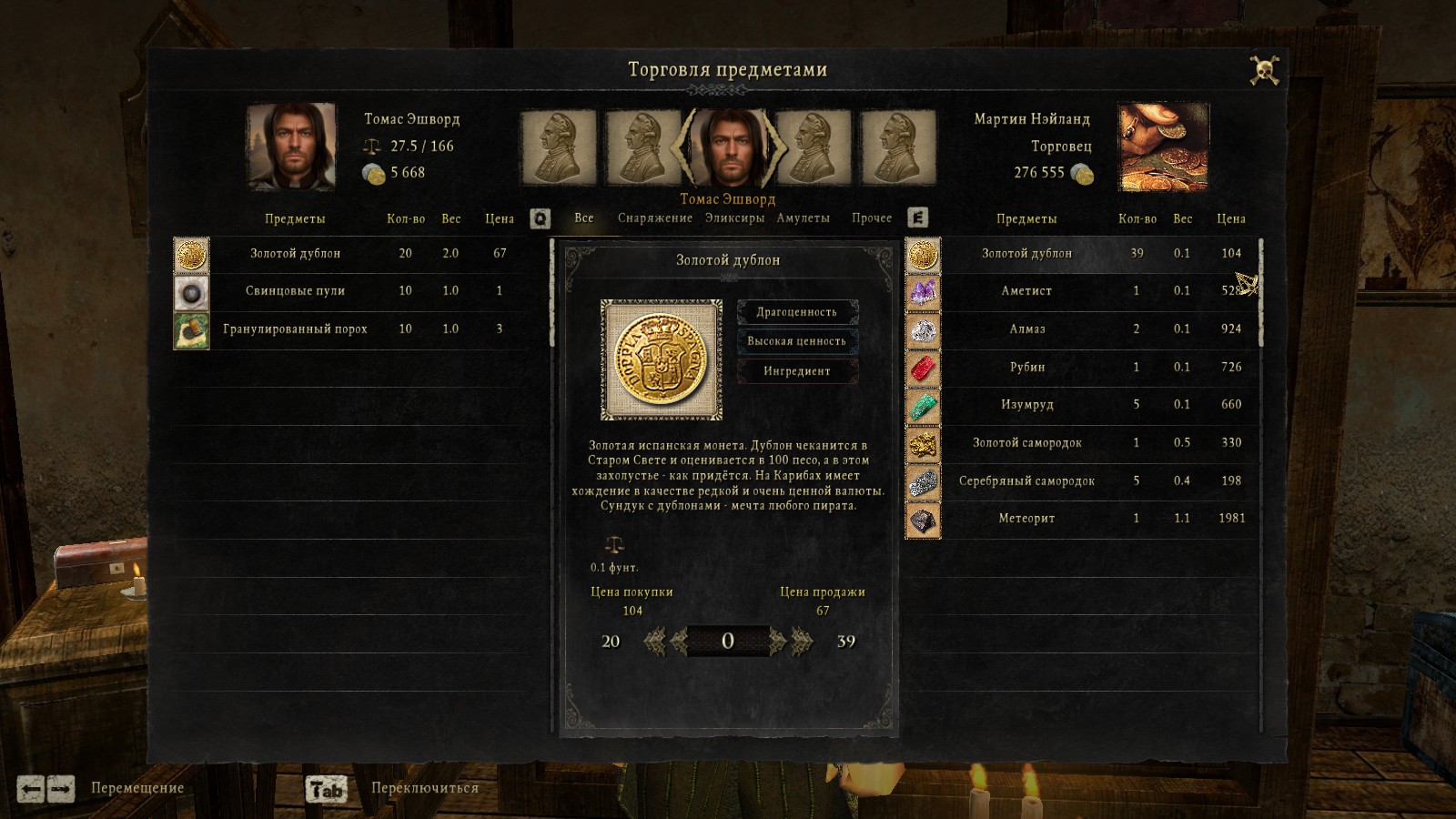
Task: Select the Золотой самородок row
Action: click(1026, 443)
